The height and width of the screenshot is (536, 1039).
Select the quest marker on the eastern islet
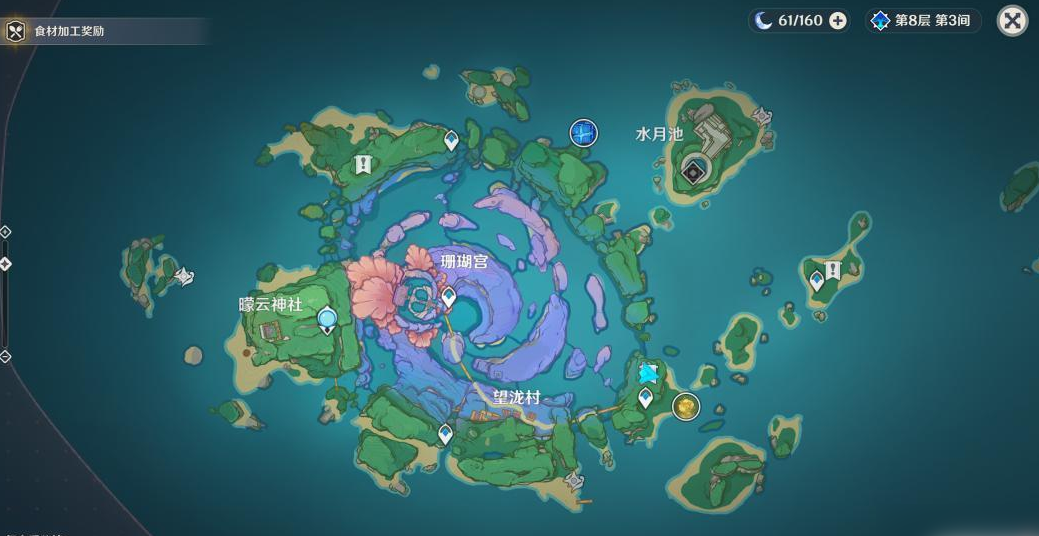(832, 270)
